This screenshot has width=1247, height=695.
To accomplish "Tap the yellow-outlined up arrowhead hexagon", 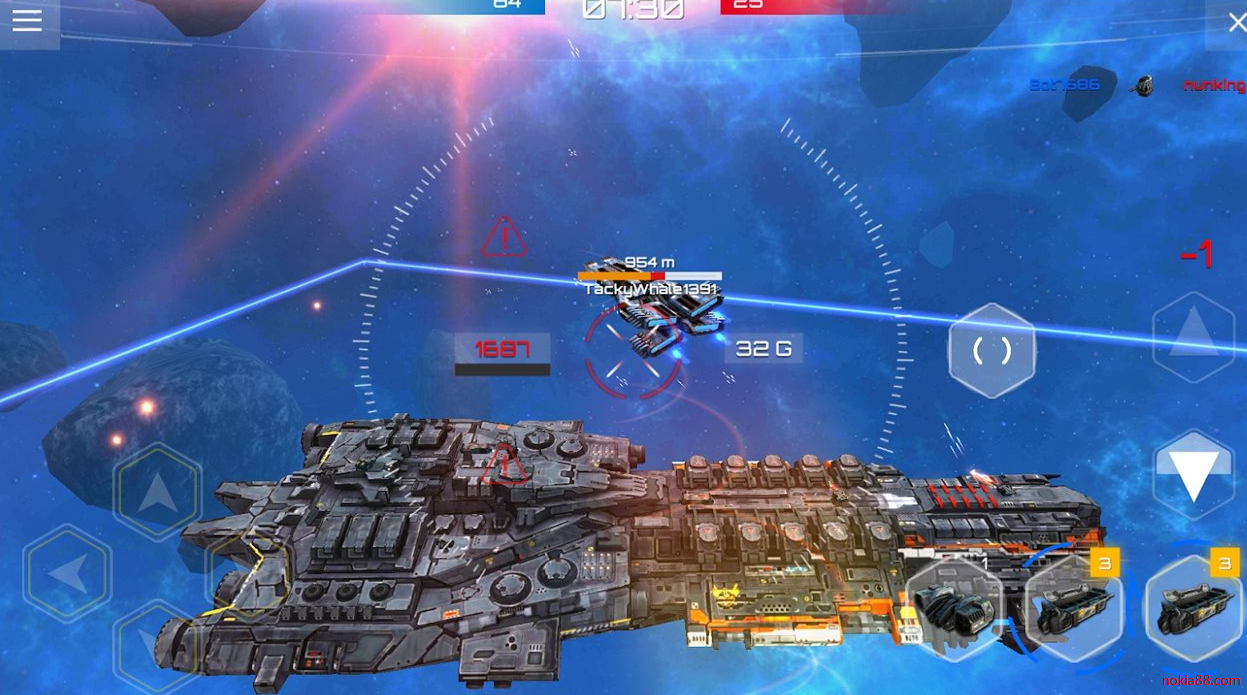I will [x=158, y=492].
